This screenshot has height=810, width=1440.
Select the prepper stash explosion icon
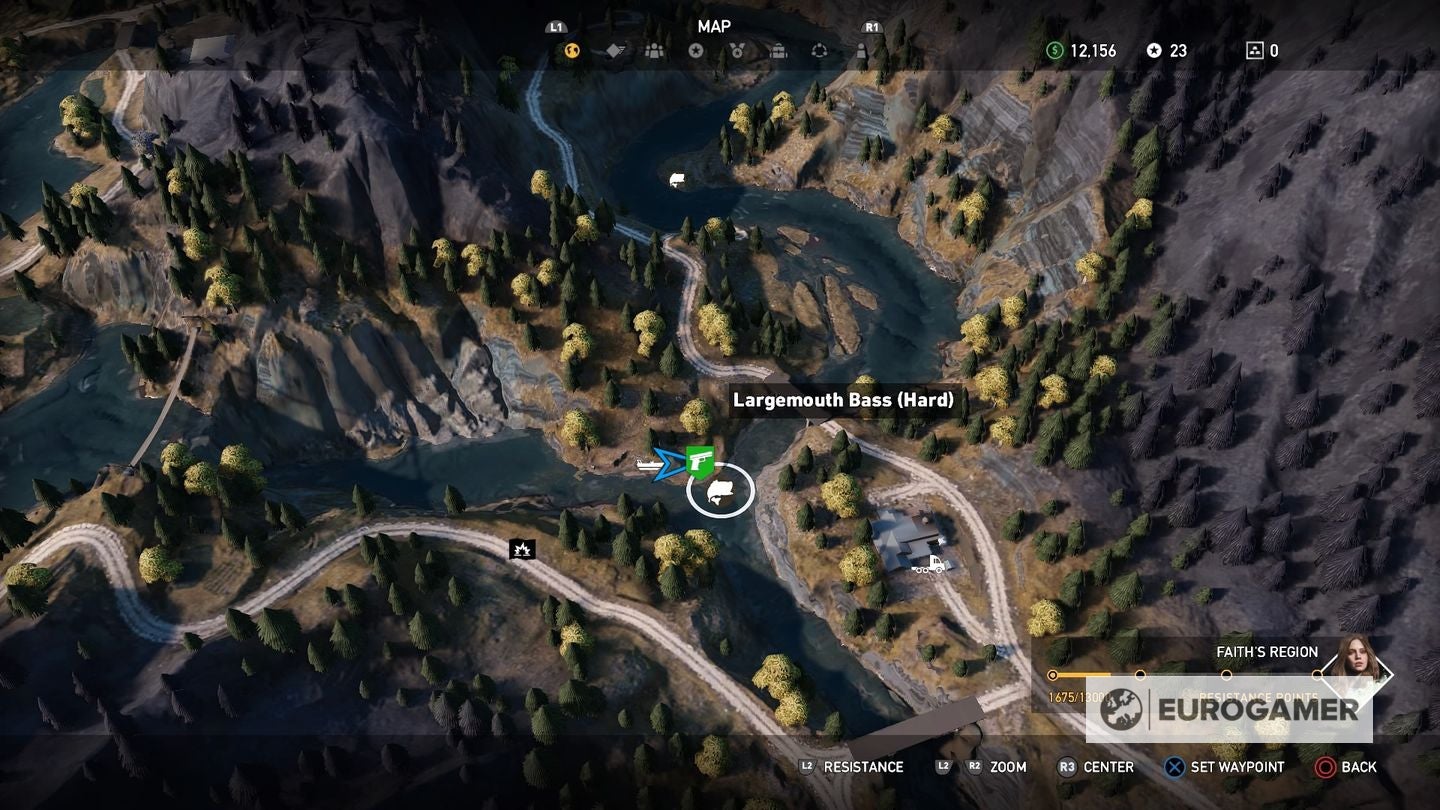click(x=524, y=548)
